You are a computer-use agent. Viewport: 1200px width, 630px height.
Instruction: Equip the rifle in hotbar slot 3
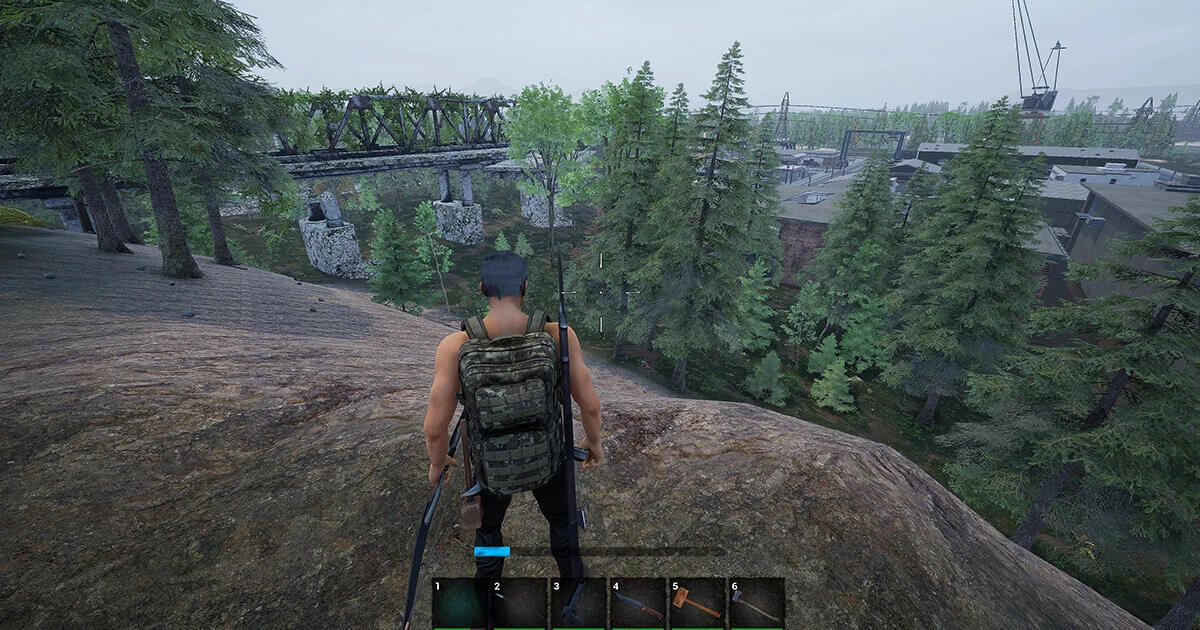coord(578,603)
